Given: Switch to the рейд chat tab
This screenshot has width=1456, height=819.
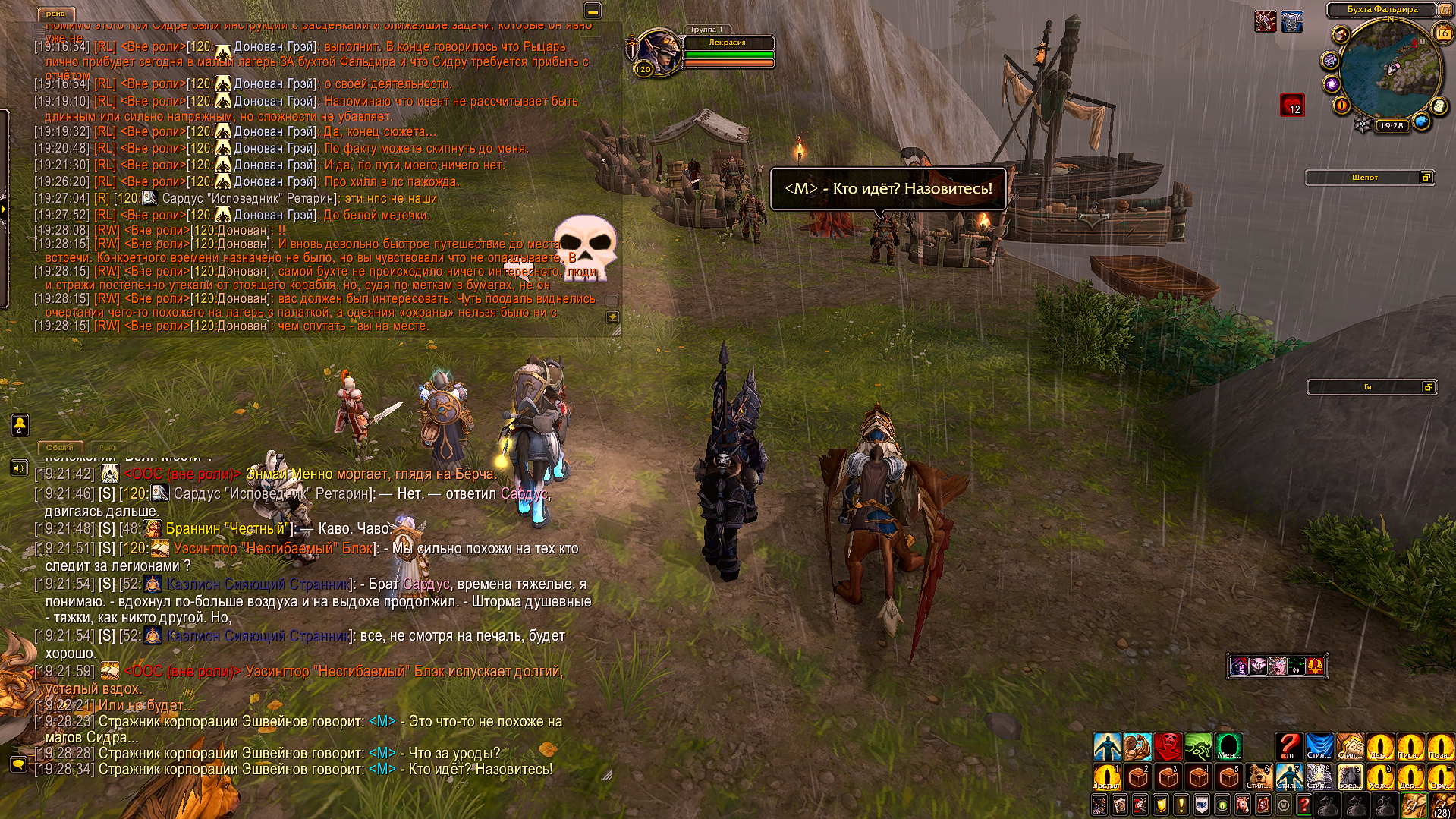Looking at the screenshot, I should pos(55,14).
